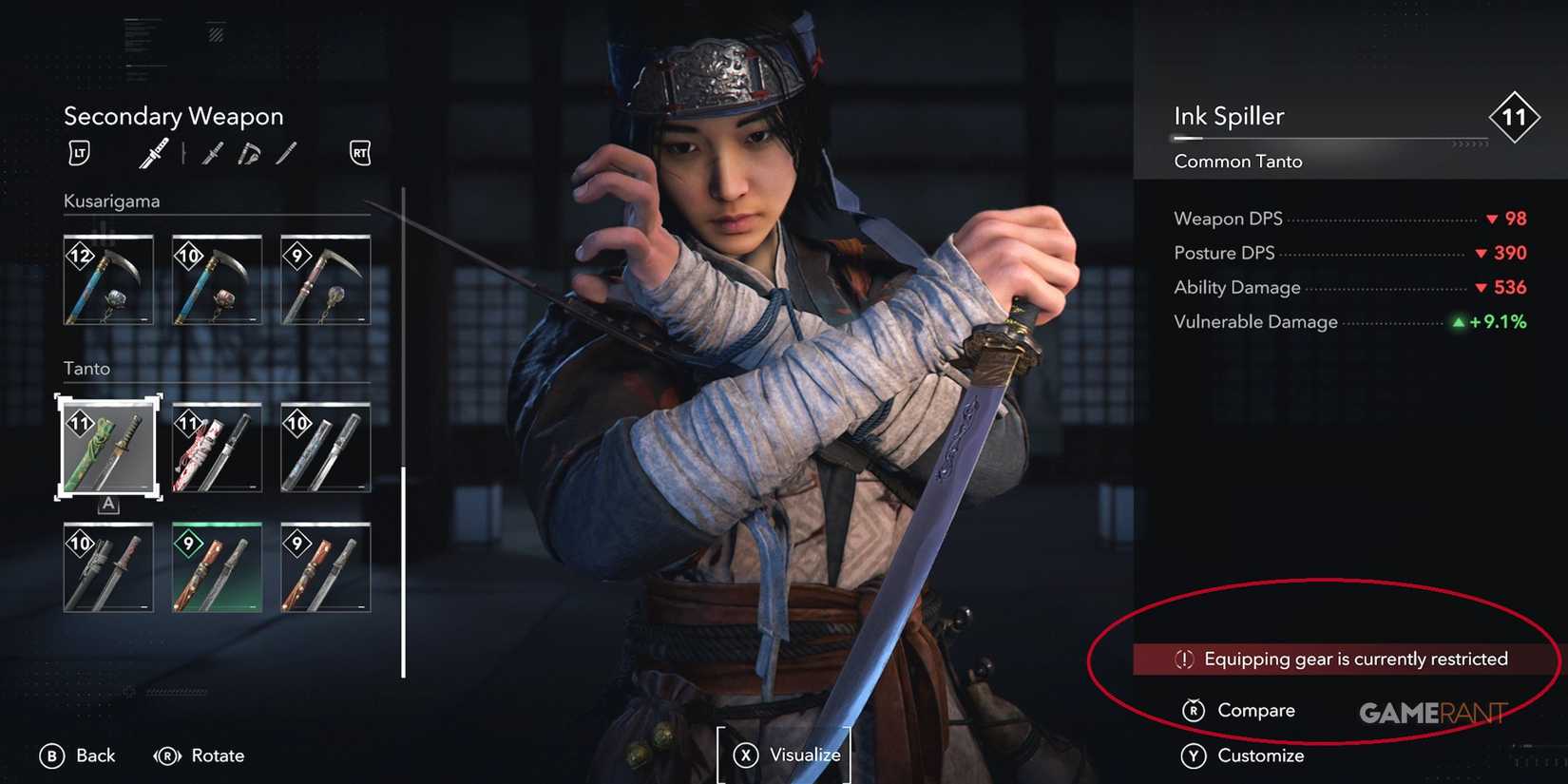Click the Rotate right-stick icon
Screen dimensions: 1568x784
point(166,755)
